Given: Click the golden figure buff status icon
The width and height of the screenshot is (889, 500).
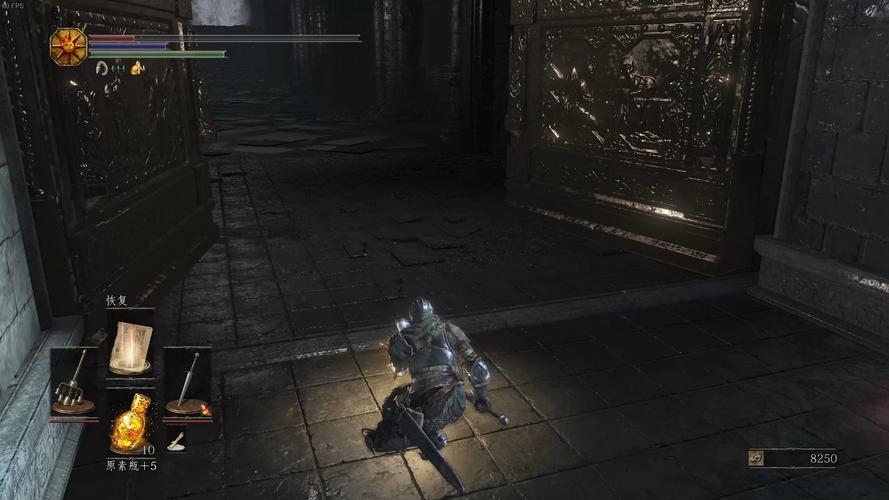Looking at the screenshot, I should pyautogui.click(x=137, y=68).
